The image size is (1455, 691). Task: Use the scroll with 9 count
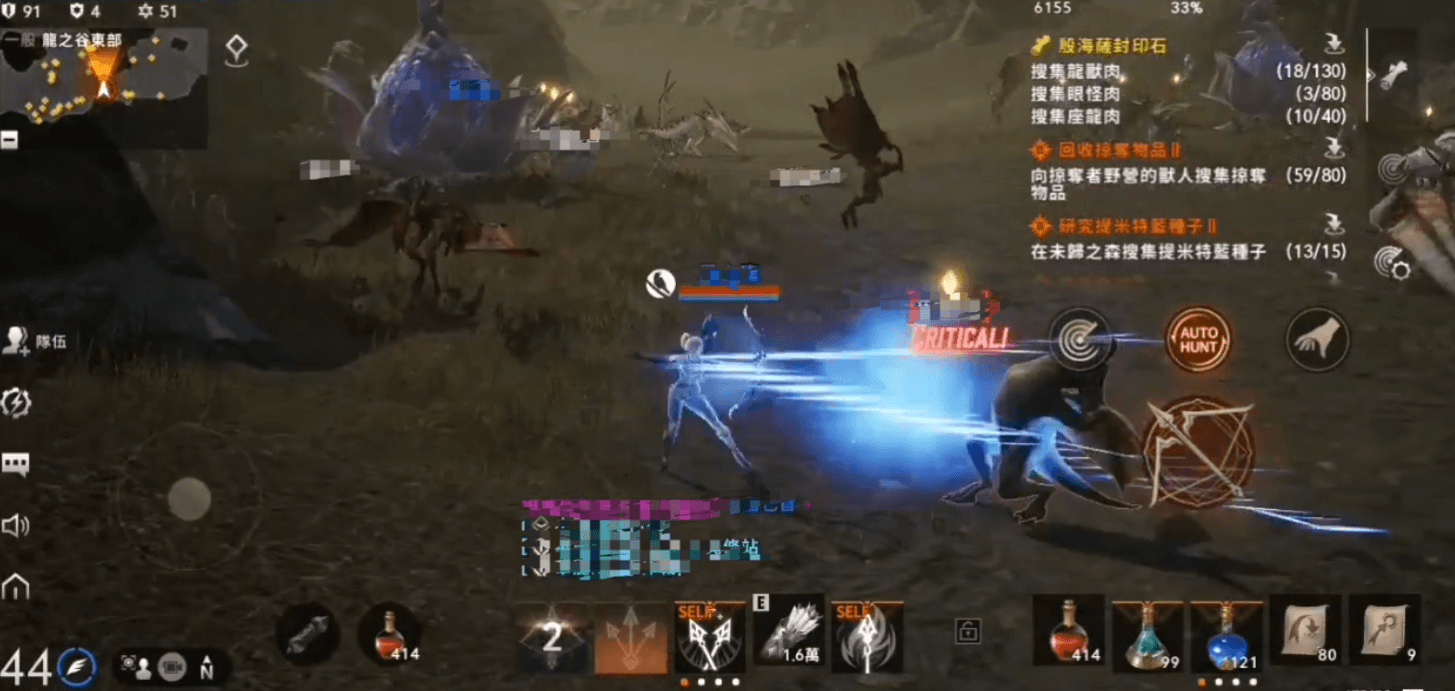click(1384, 633)
